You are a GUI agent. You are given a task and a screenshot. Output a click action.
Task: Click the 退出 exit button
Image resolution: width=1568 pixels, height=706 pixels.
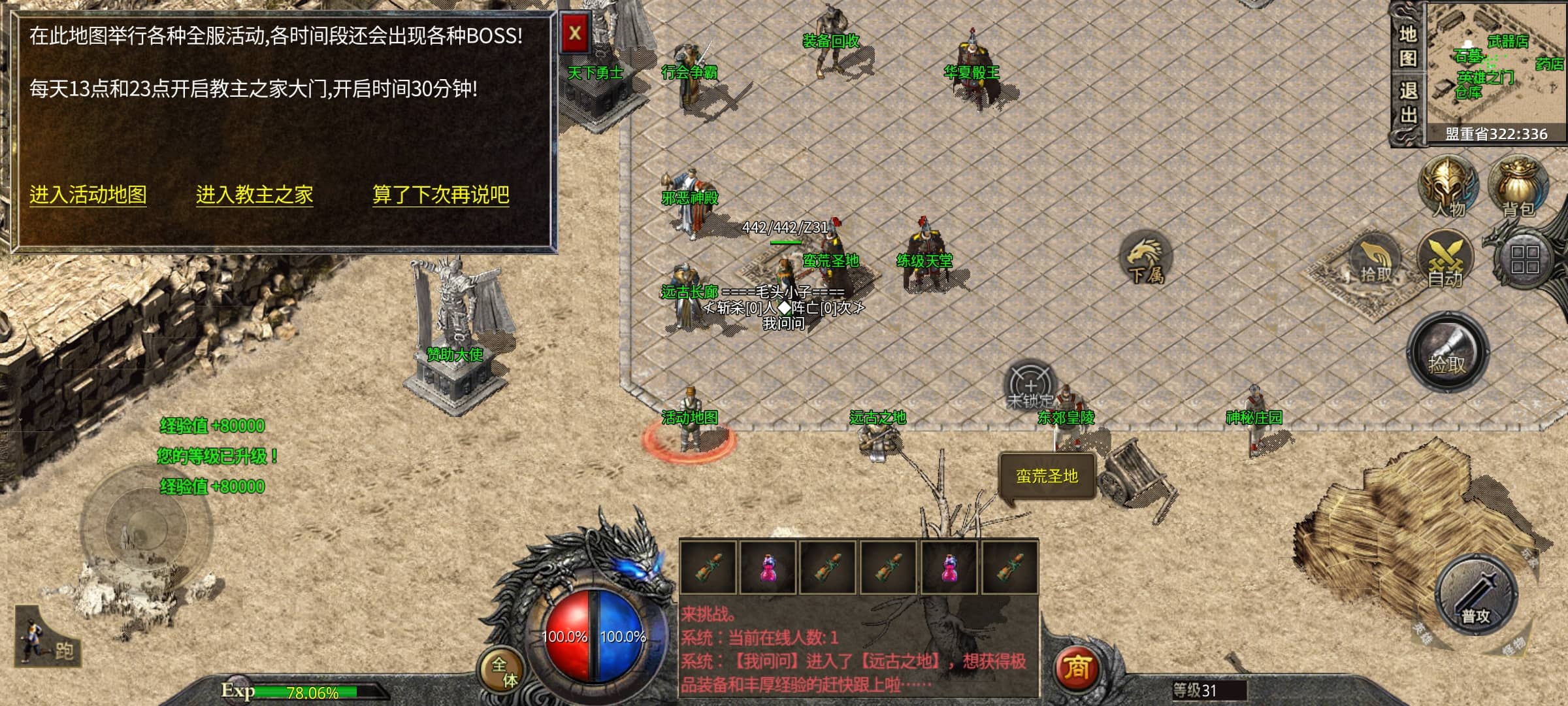coord(1408,103)
